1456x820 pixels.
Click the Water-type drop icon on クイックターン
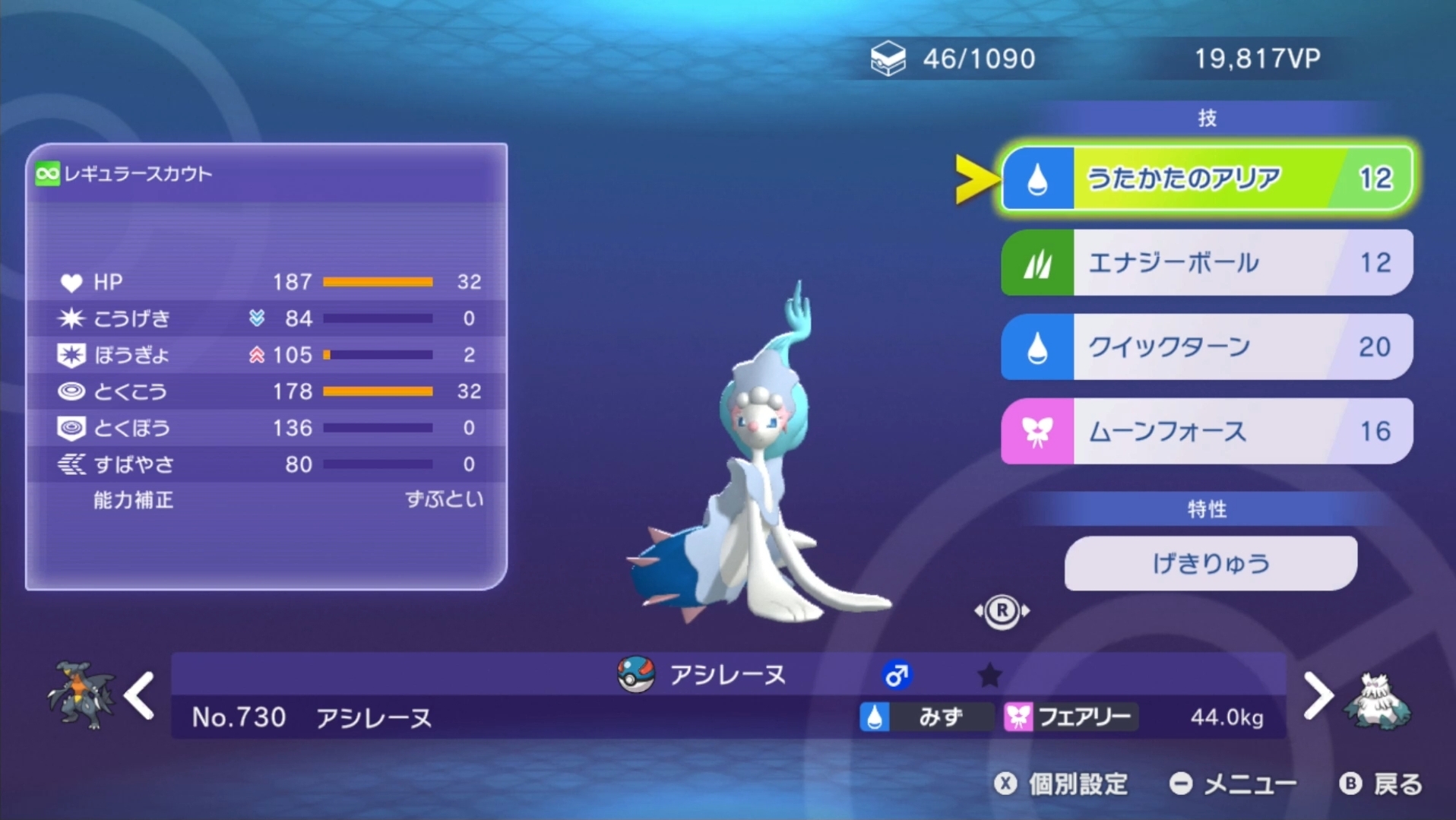click(1038, 347)
